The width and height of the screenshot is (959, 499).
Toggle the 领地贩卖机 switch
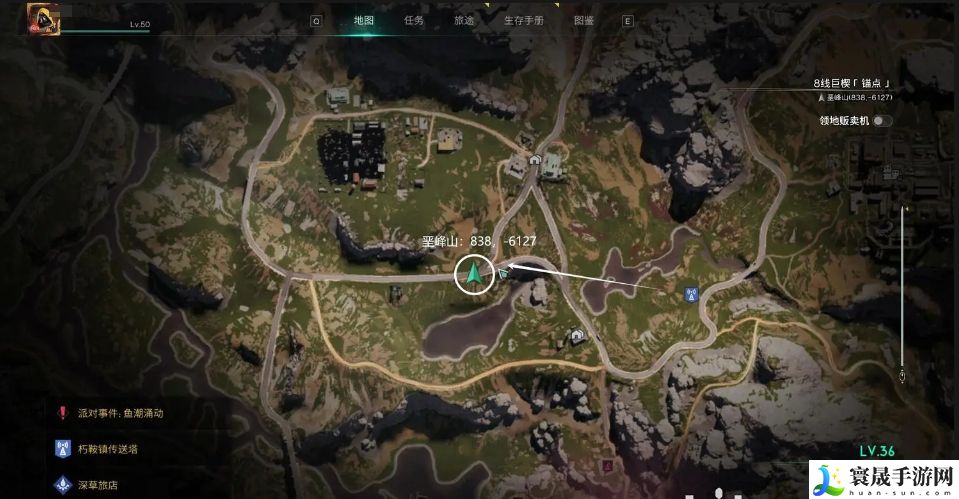coord(881,121)
